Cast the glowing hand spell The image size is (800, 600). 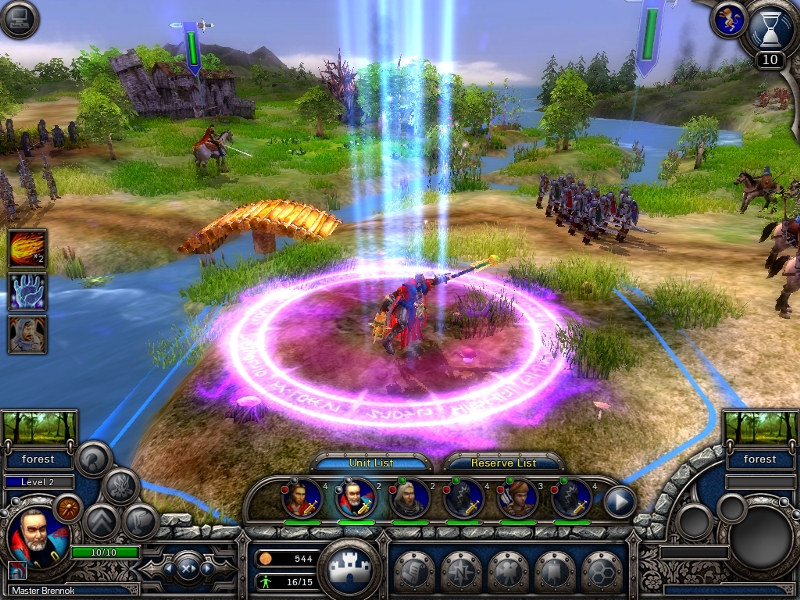27,291
